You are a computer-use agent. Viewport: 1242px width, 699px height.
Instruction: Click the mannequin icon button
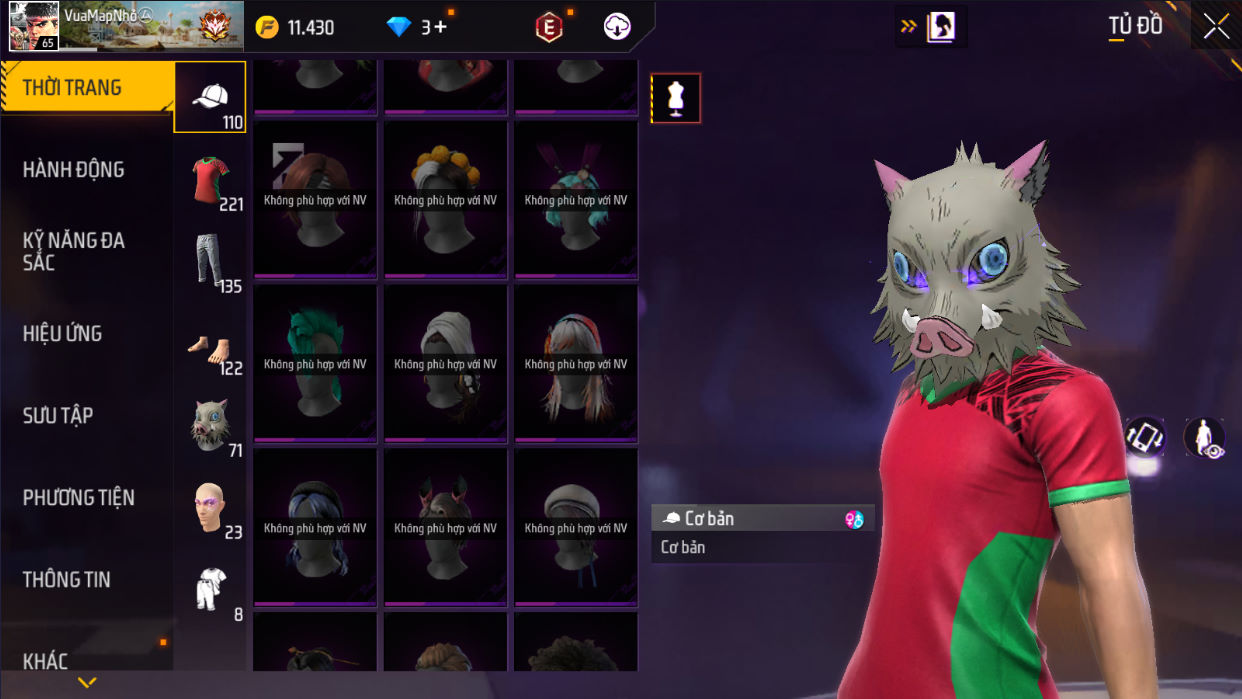tap(676, 98)
